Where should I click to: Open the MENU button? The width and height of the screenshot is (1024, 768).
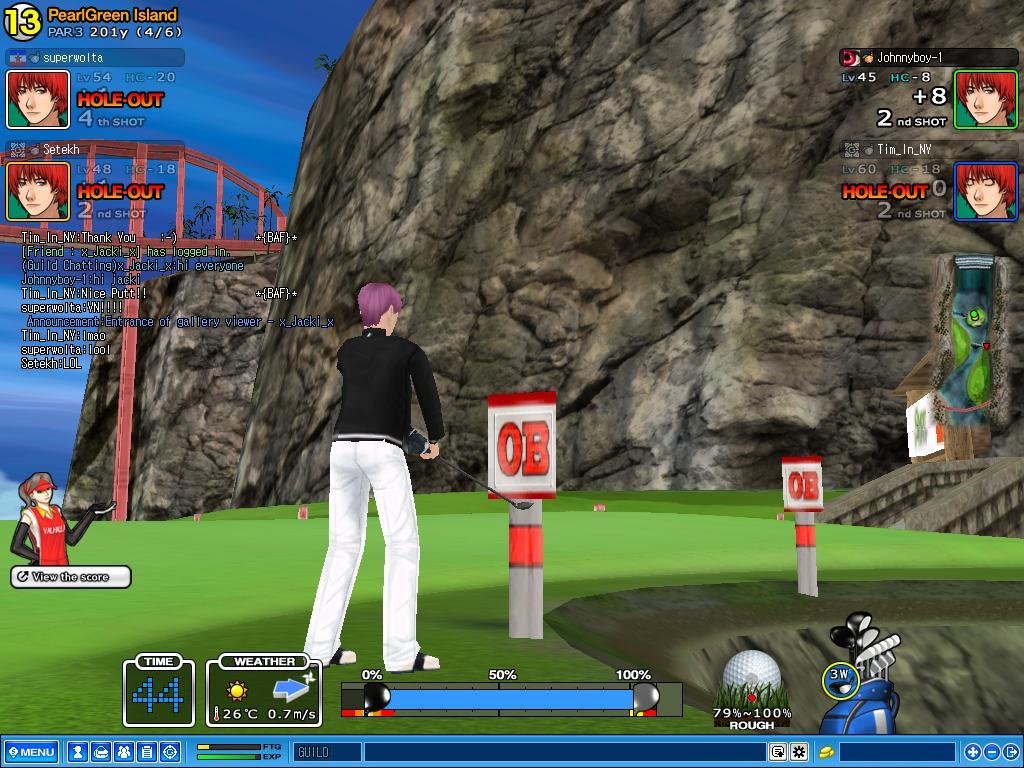click(31, 752)
